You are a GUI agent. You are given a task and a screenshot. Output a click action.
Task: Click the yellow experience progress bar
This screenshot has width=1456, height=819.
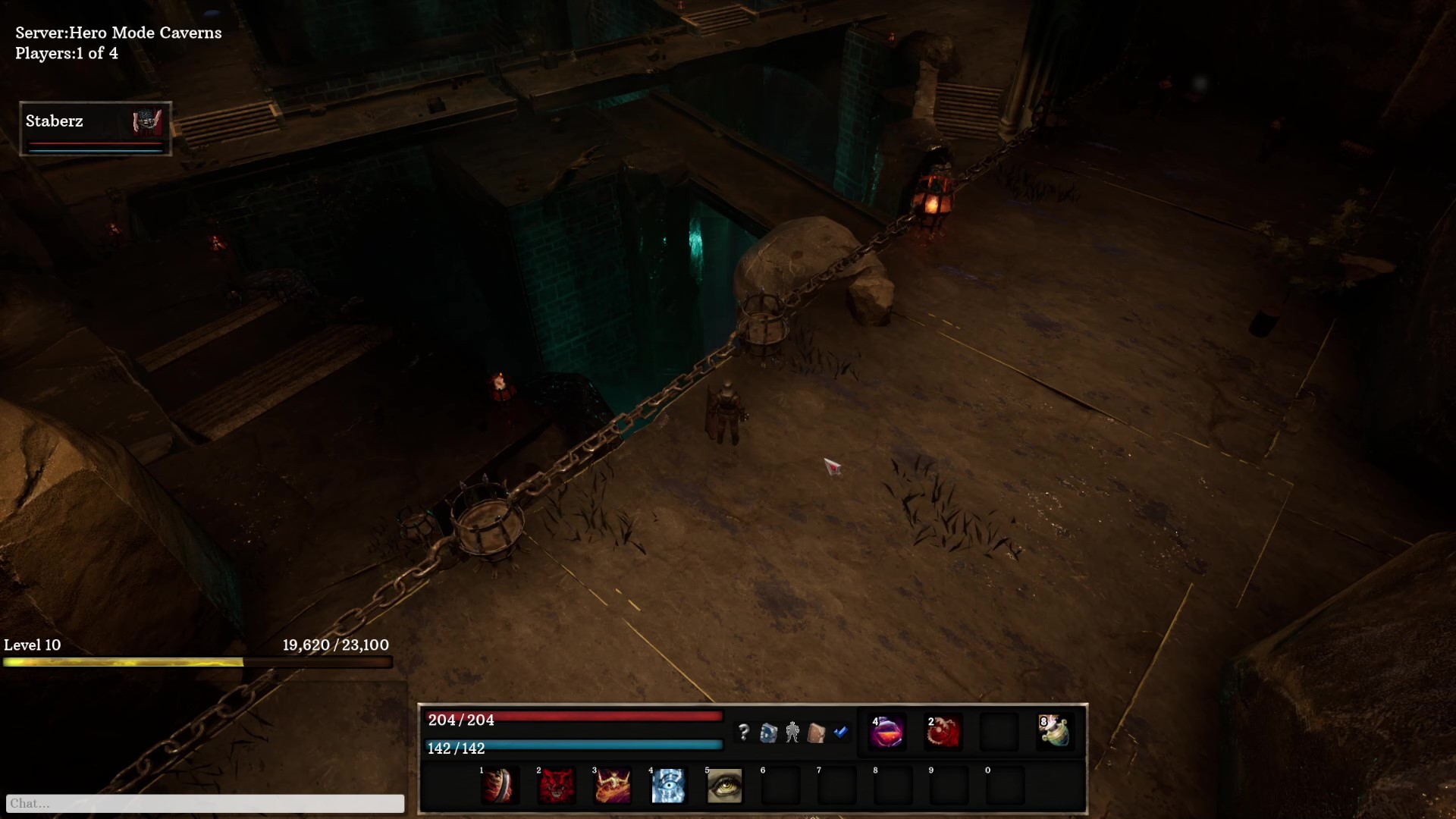coord(121,662)
